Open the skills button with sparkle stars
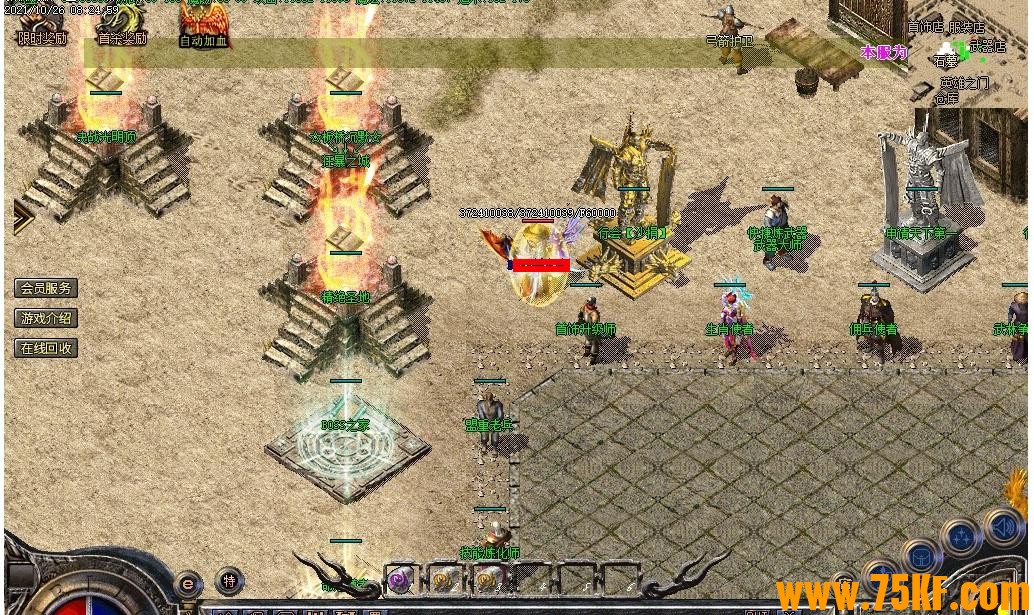This screenshot has height=615, width=1034. click(961, 538)
